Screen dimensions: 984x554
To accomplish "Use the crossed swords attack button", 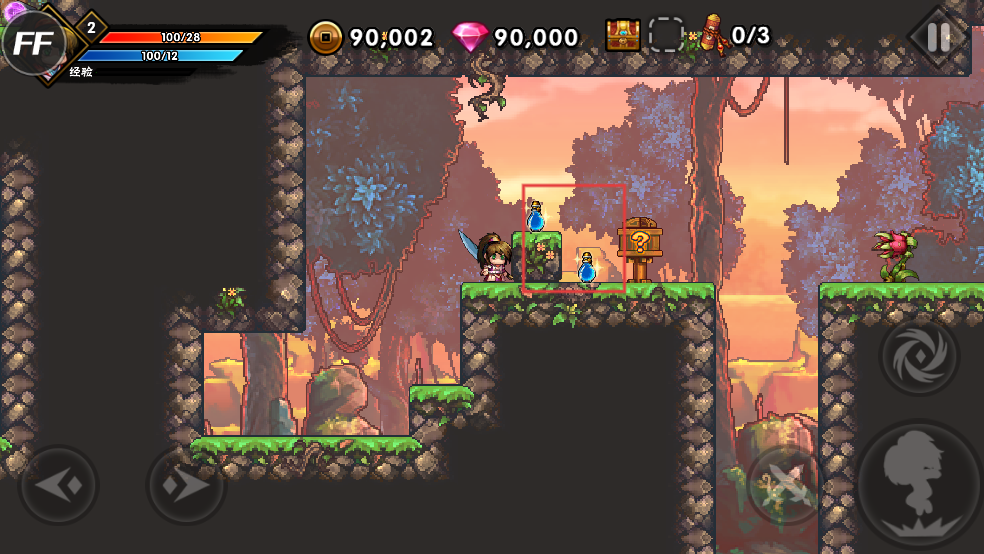I will [786, 486].
